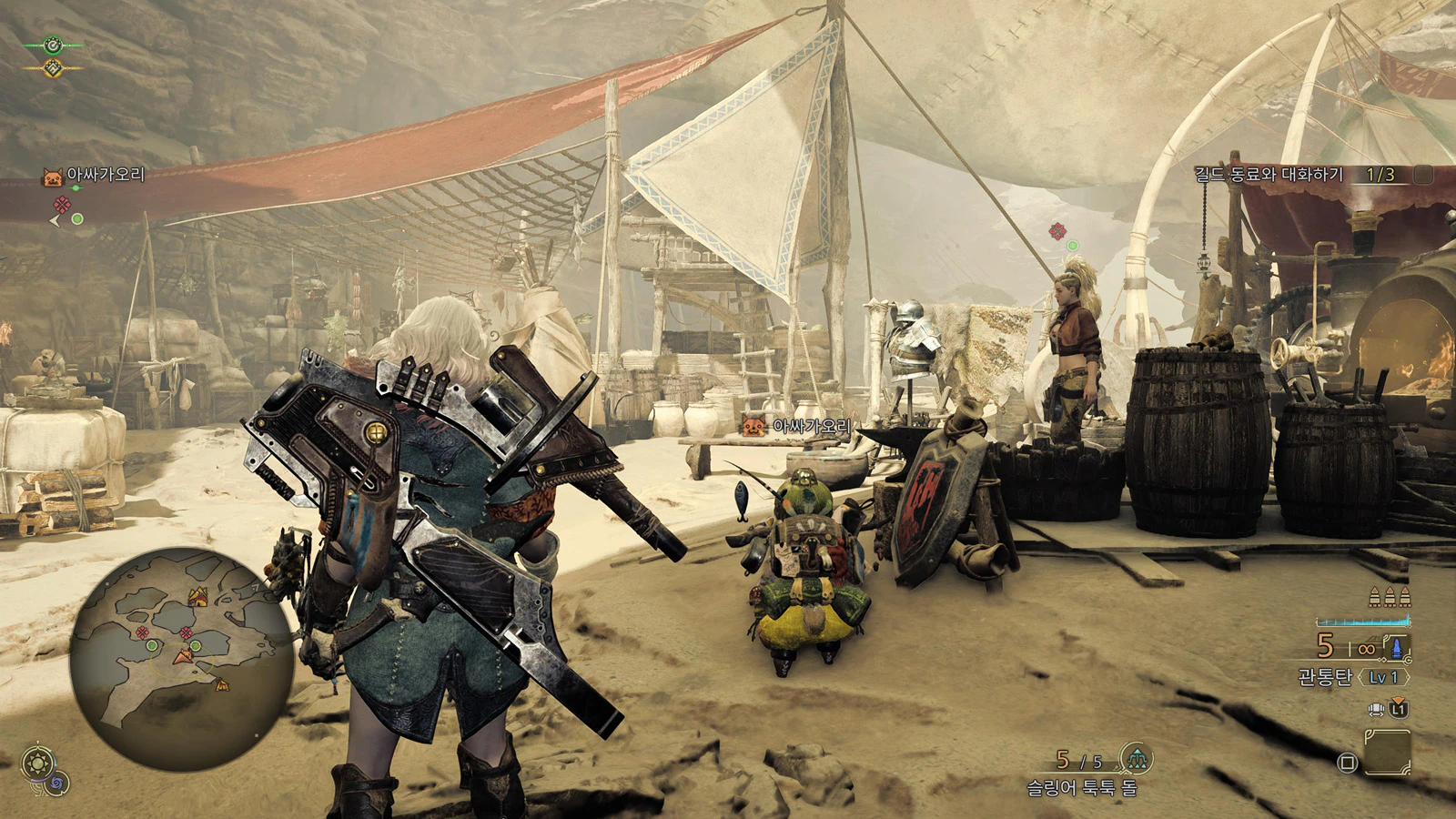This screenshot has width=1456, height=819.
Task: Click the red flower marker above the NPC
Action: coord(1057,231)
